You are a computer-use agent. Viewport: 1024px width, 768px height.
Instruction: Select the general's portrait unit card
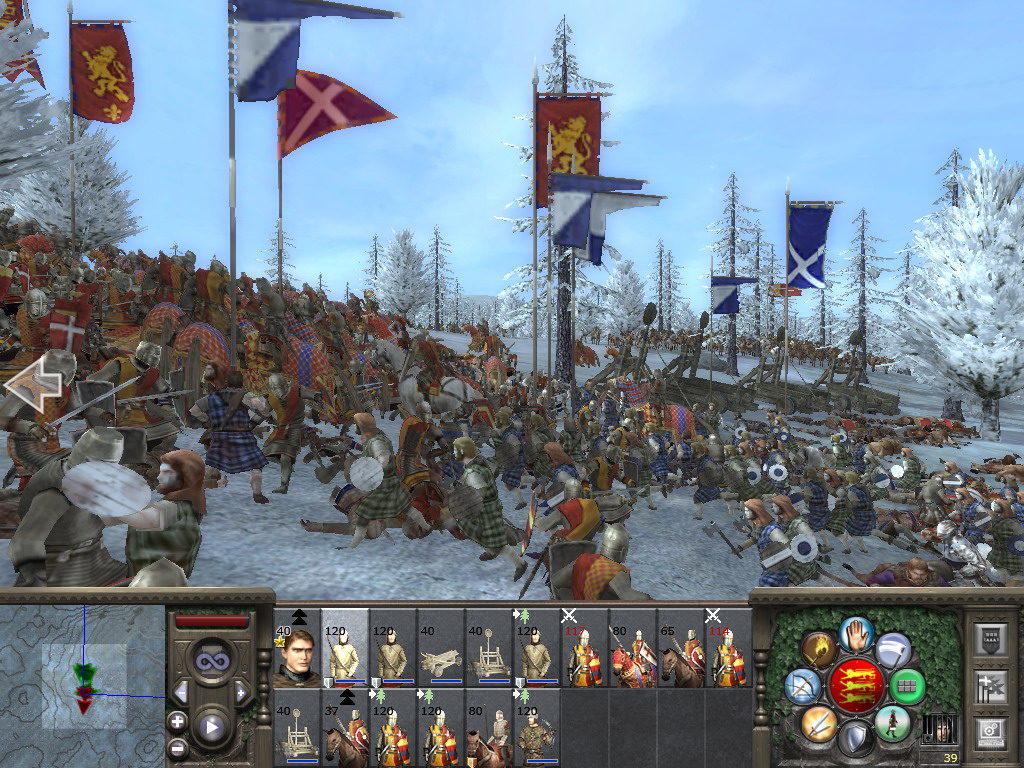click(x=297, y=650)
